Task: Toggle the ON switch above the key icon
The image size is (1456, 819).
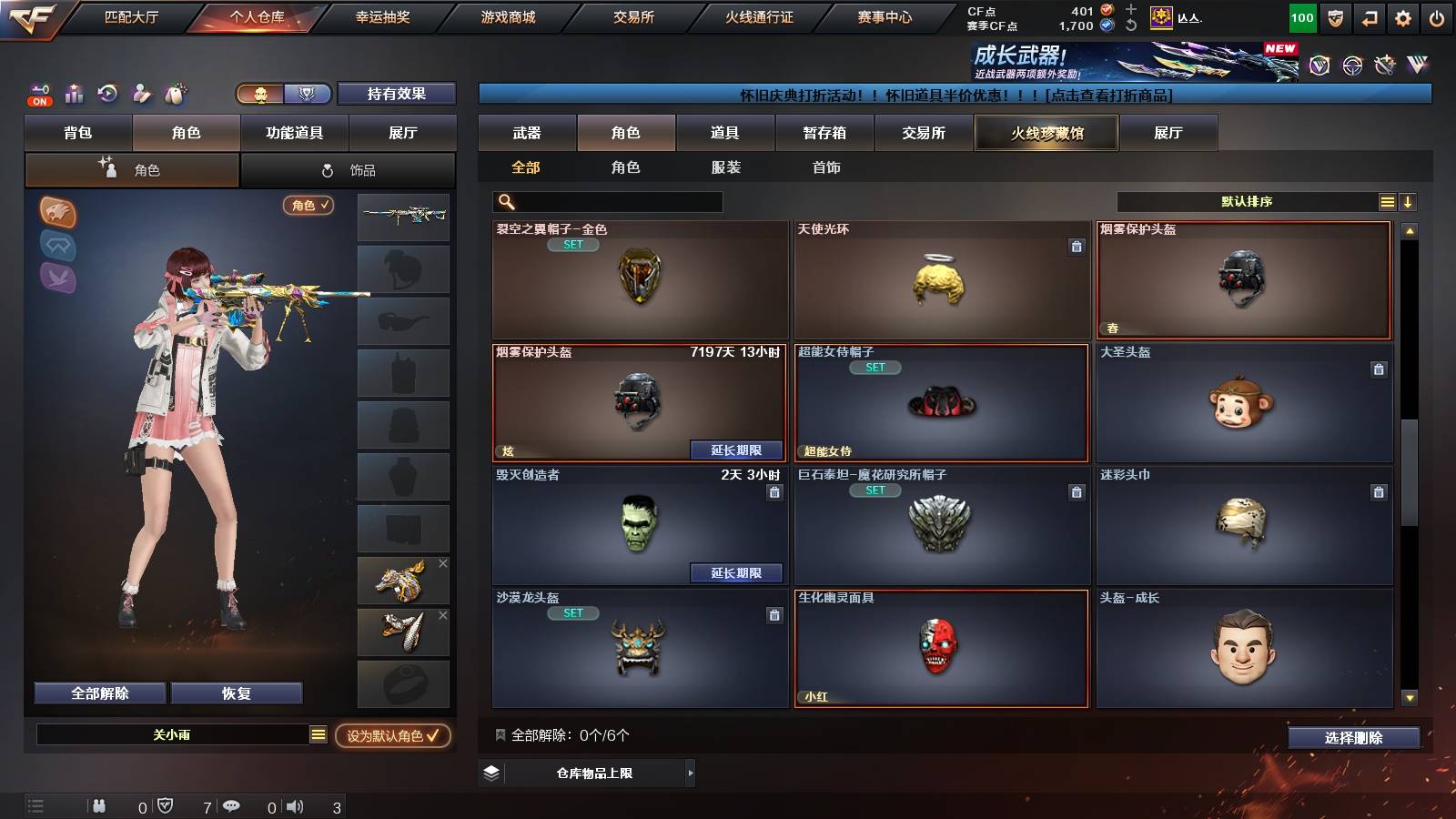Action: (x=40, y=102)
